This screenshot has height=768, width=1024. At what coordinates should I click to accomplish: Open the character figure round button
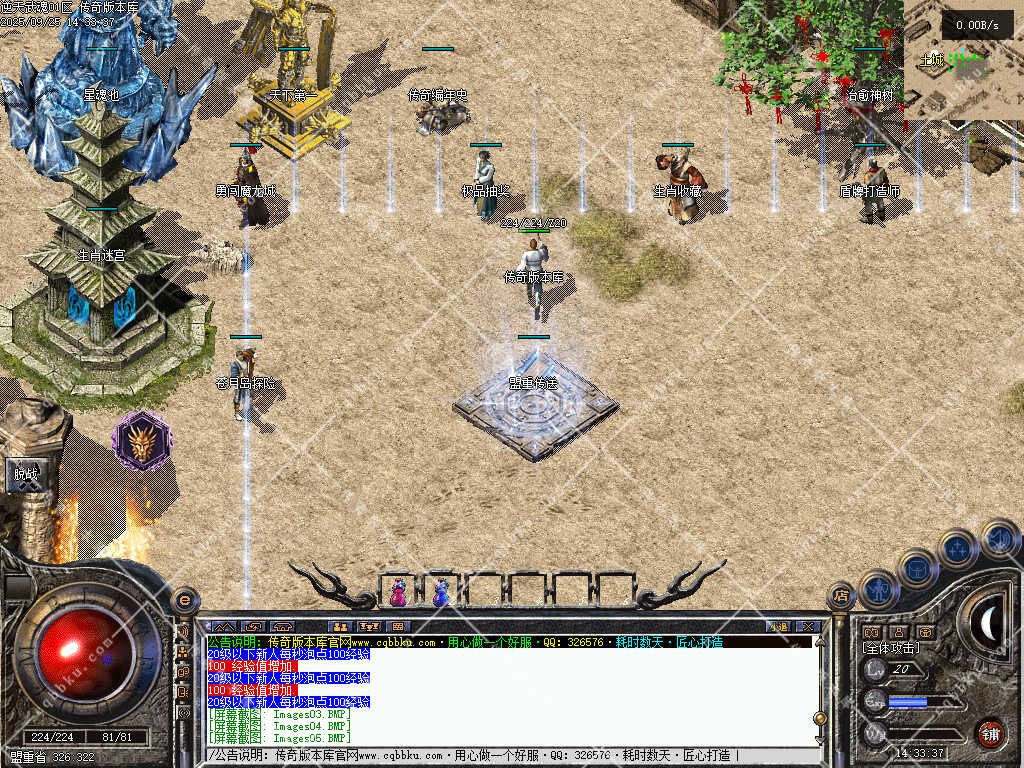877,588
